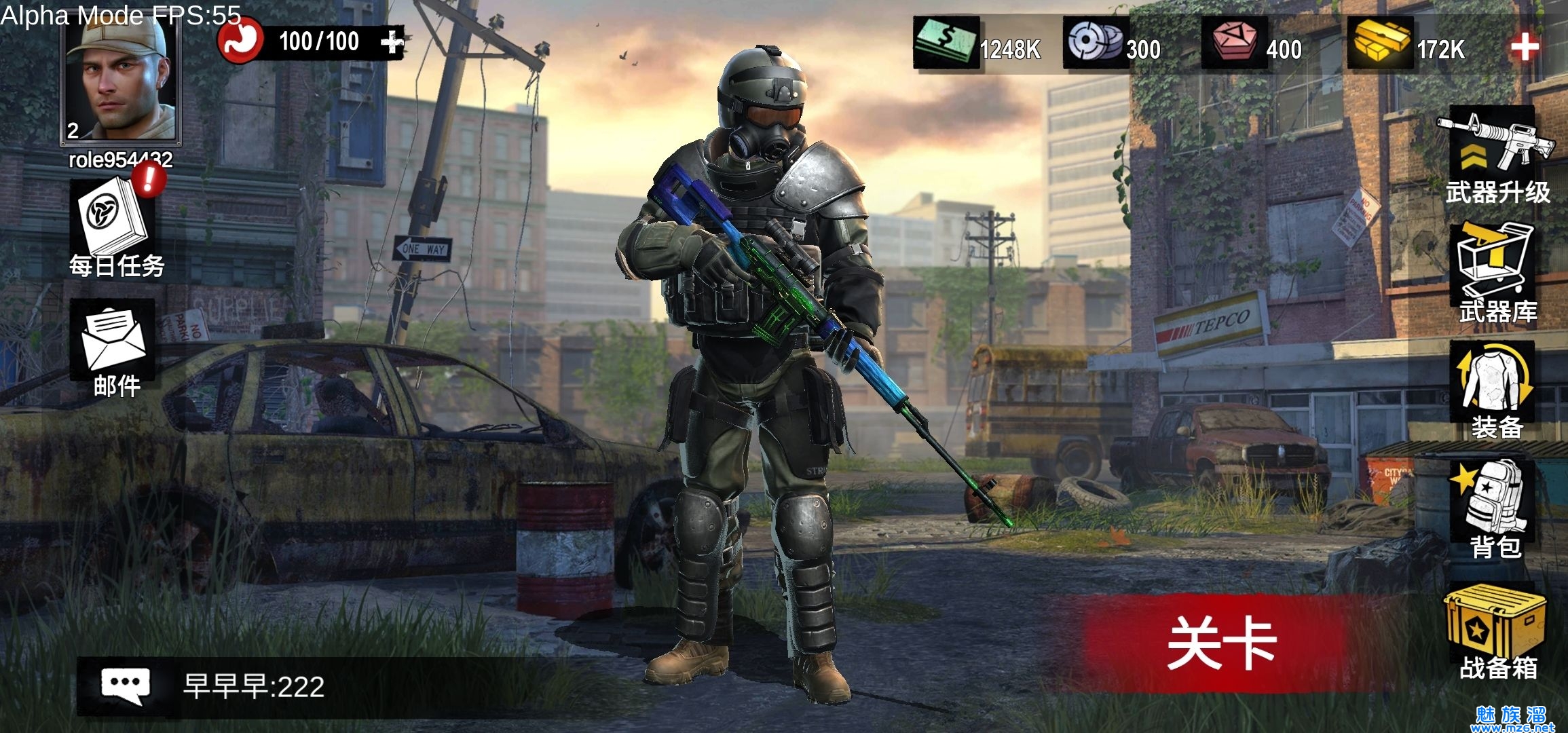Select the cash money icon
This screenshot has height=733, width=1568.
tap(946, 43)
